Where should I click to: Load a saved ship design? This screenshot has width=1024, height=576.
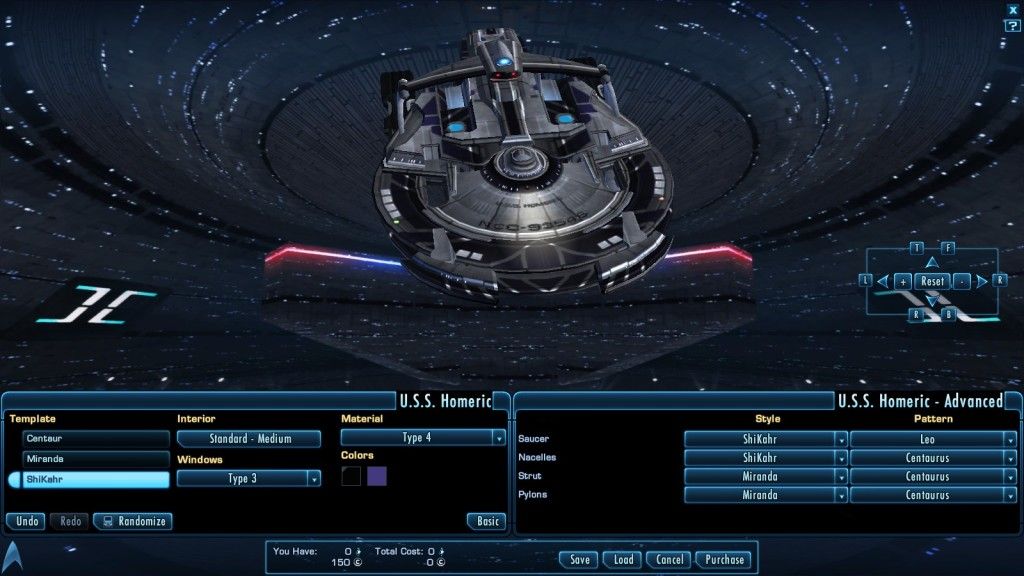pos(623,560)
